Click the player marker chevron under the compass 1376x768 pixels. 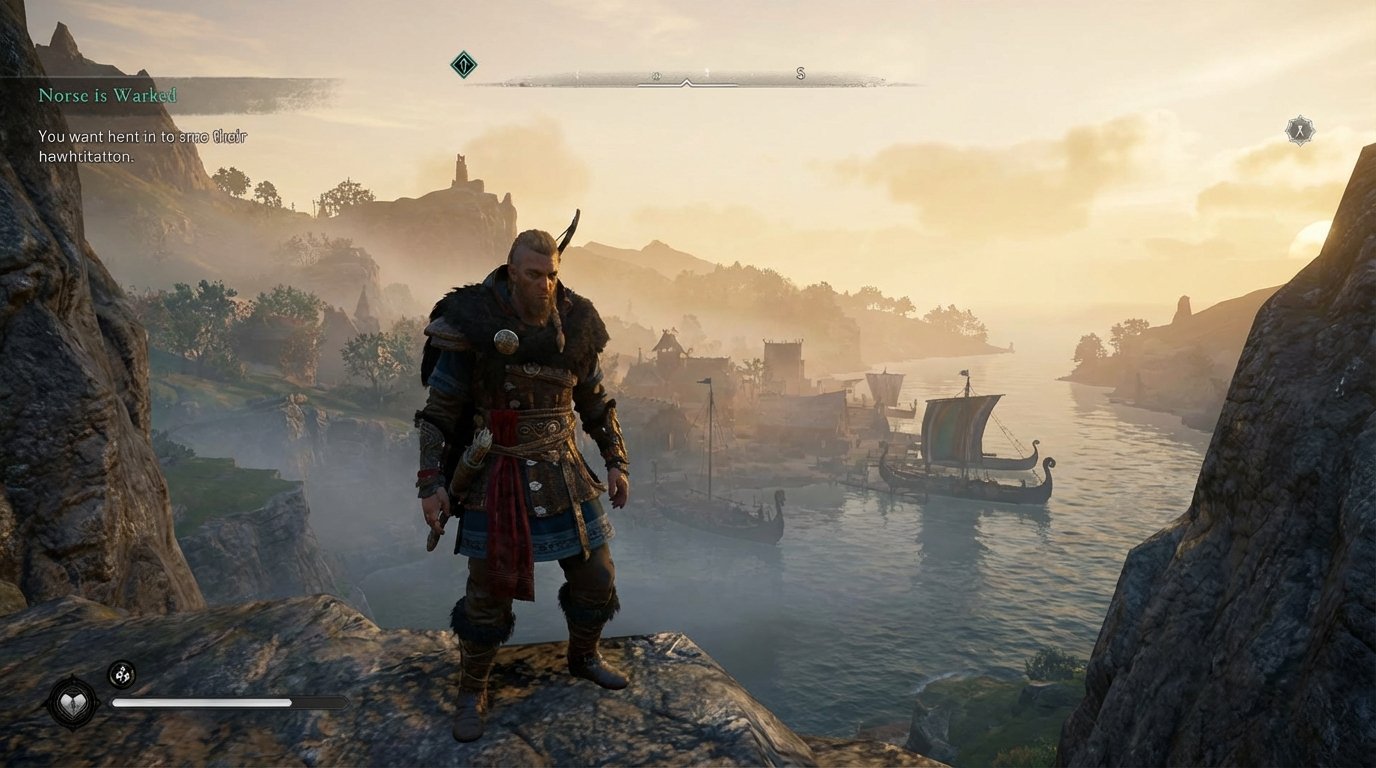[686, 84]
